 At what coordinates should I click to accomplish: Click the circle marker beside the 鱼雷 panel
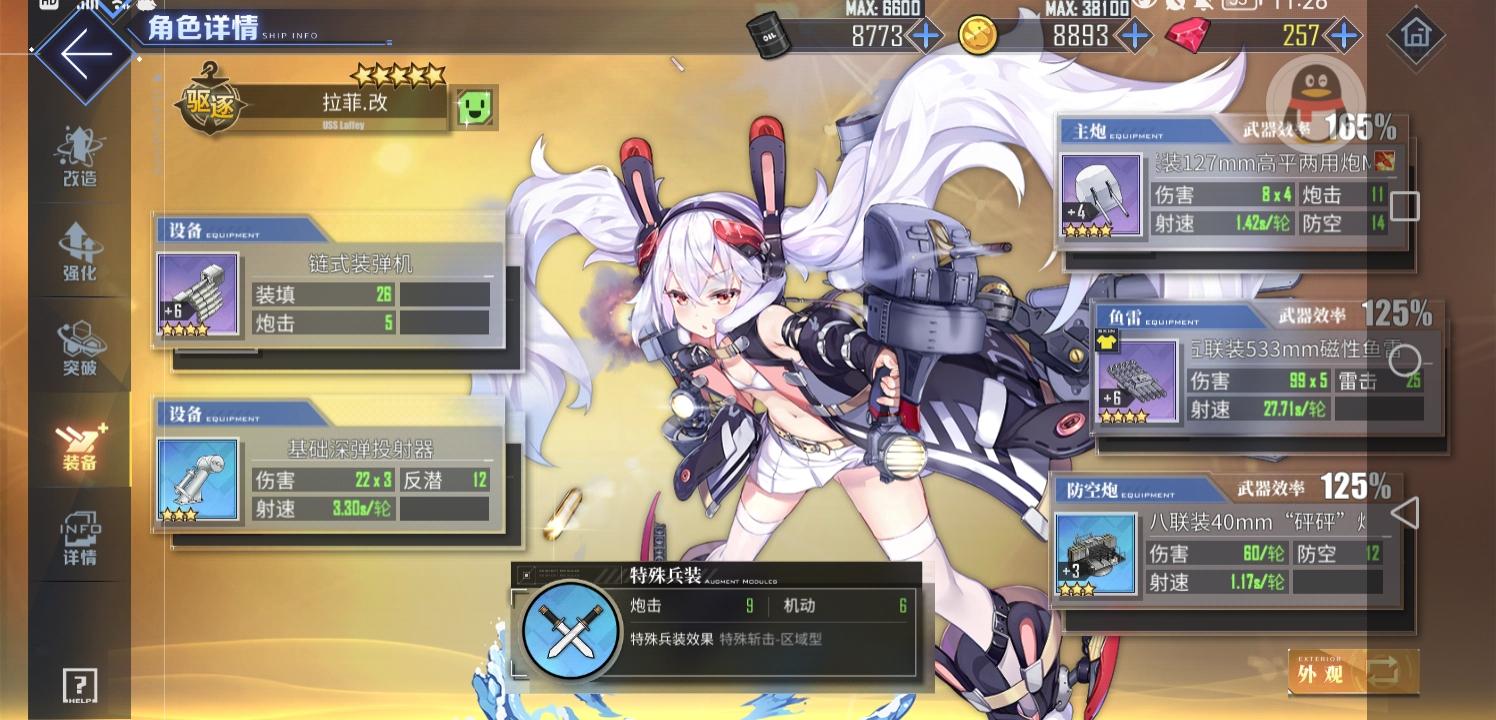coord(1406,360)
